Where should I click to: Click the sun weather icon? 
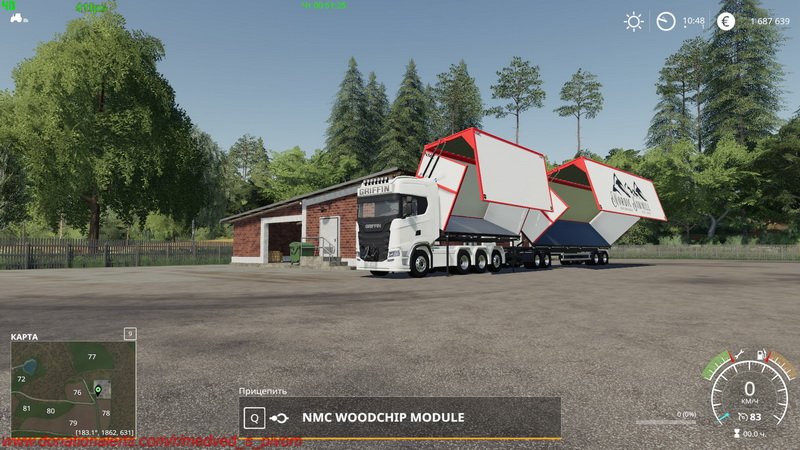633,21
